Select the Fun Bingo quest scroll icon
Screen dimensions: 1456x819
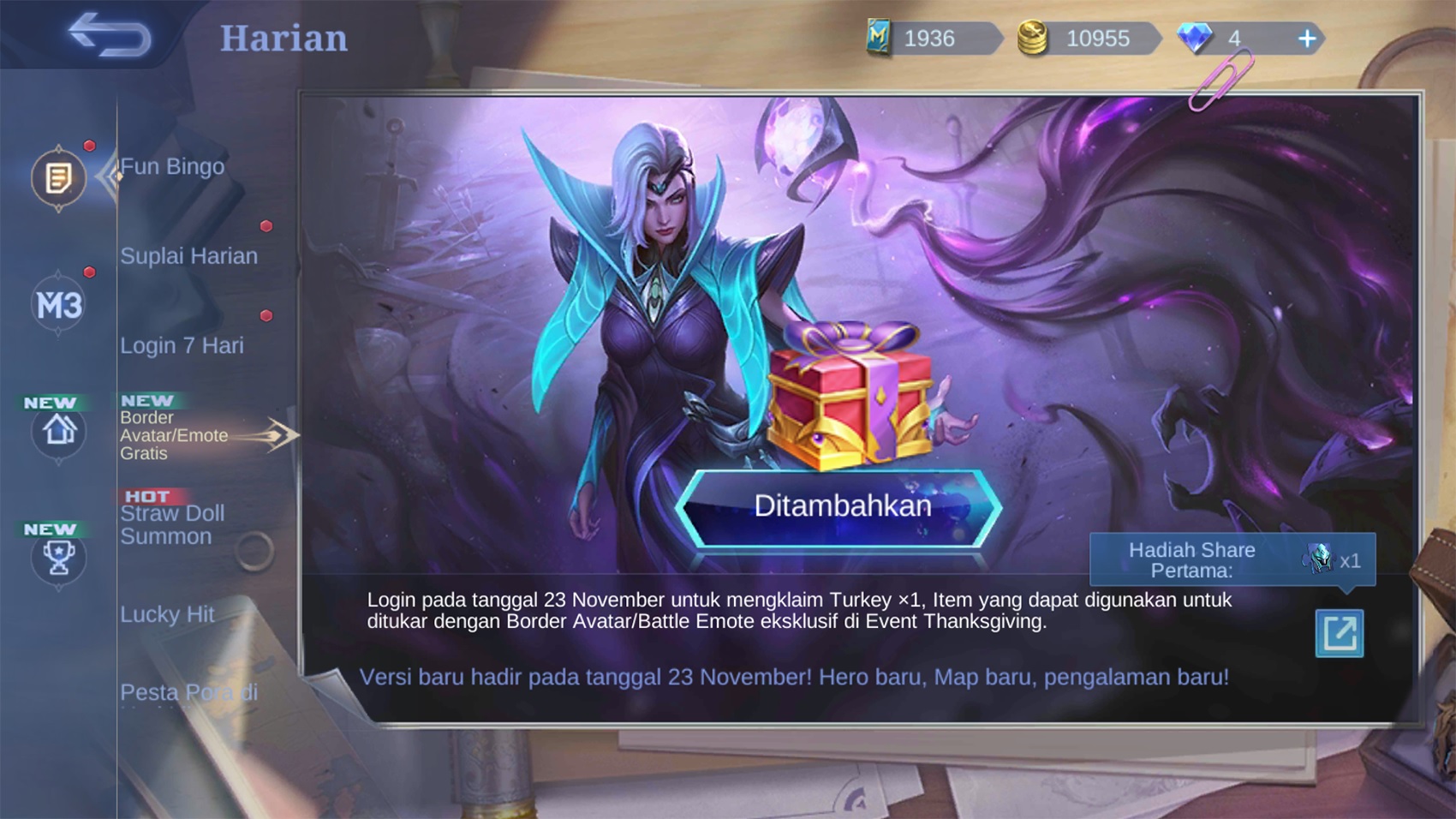point(57,177)
